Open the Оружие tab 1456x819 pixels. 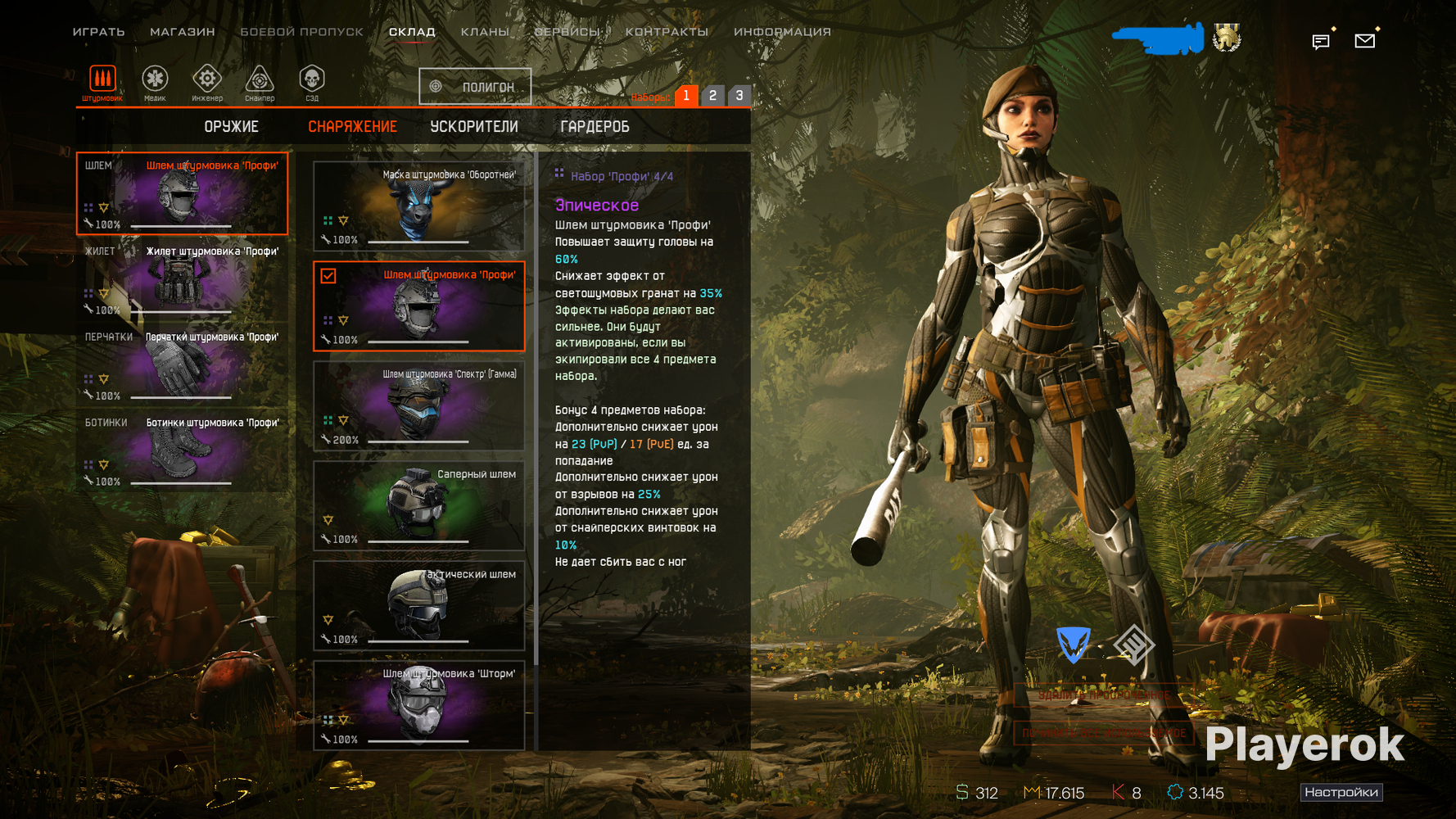pyautogui.click(x=231, y=127)
